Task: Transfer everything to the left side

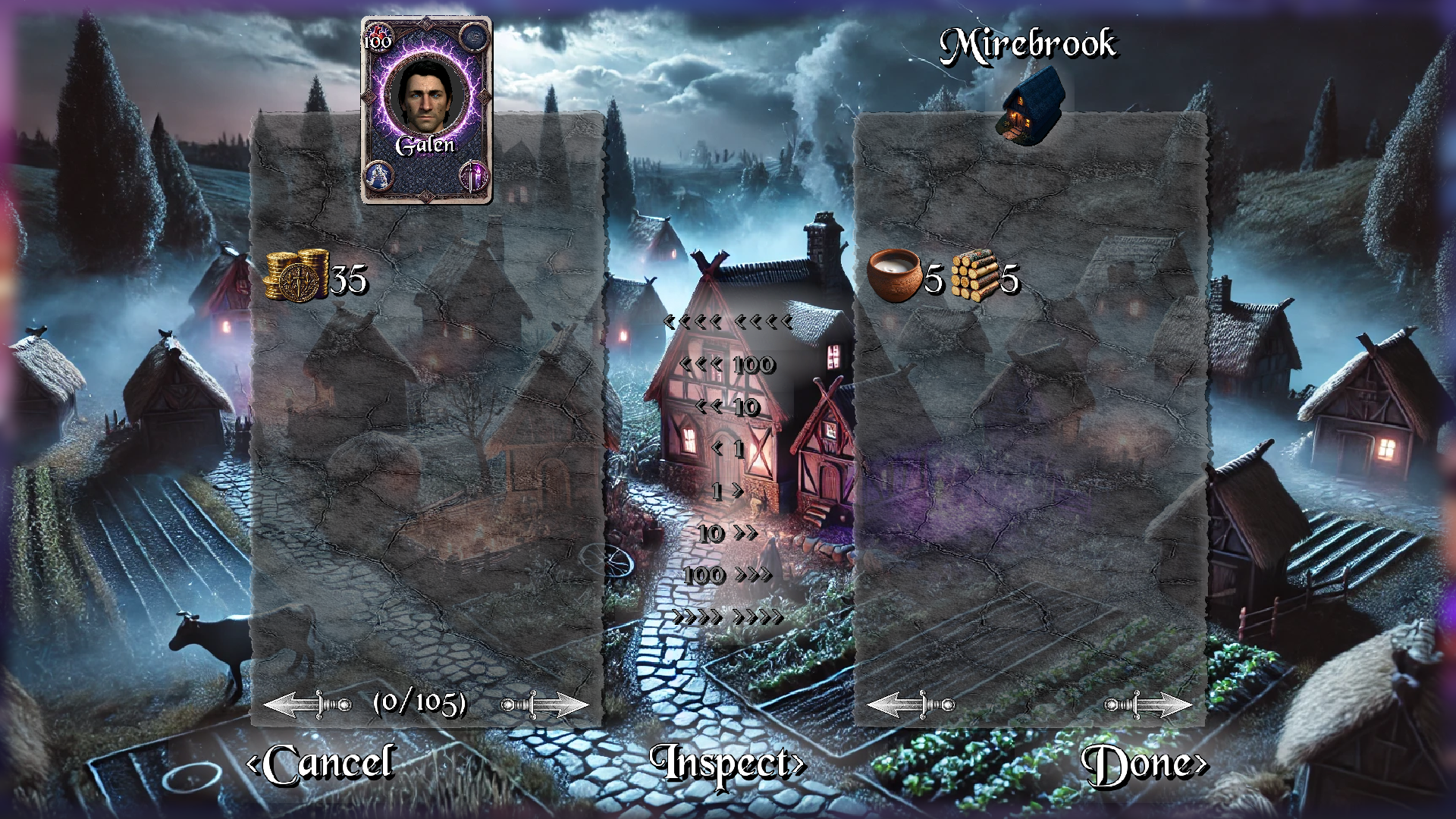Action: pos(727,322)
